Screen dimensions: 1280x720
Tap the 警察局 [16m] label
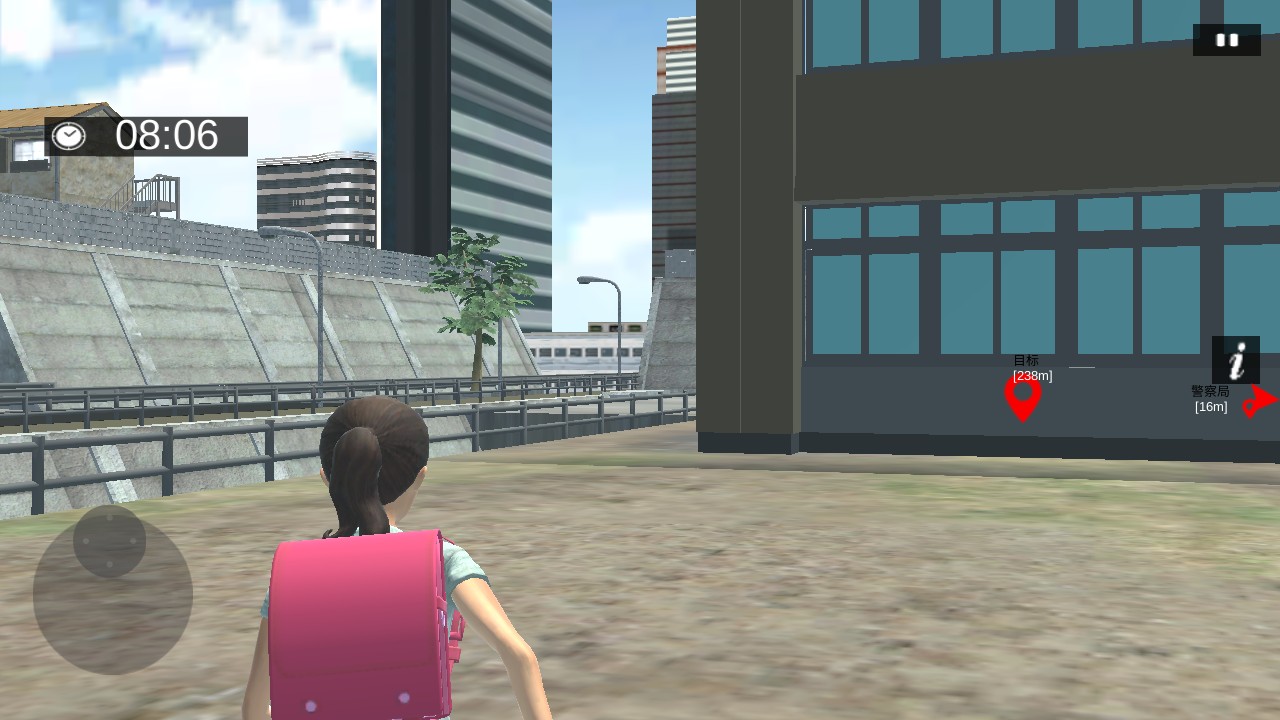pyautogui.click(x=1210, y=399)
